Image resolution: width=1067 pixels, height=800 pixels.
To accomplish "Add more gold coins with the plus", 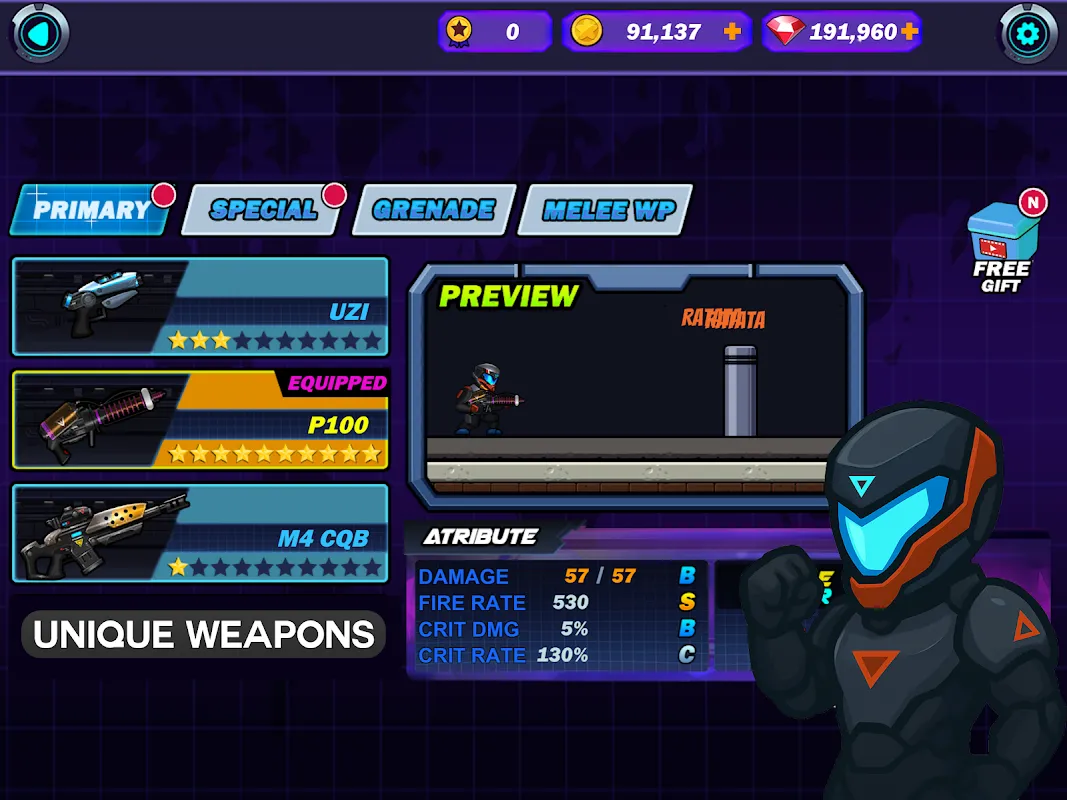I will coord(733,32).
